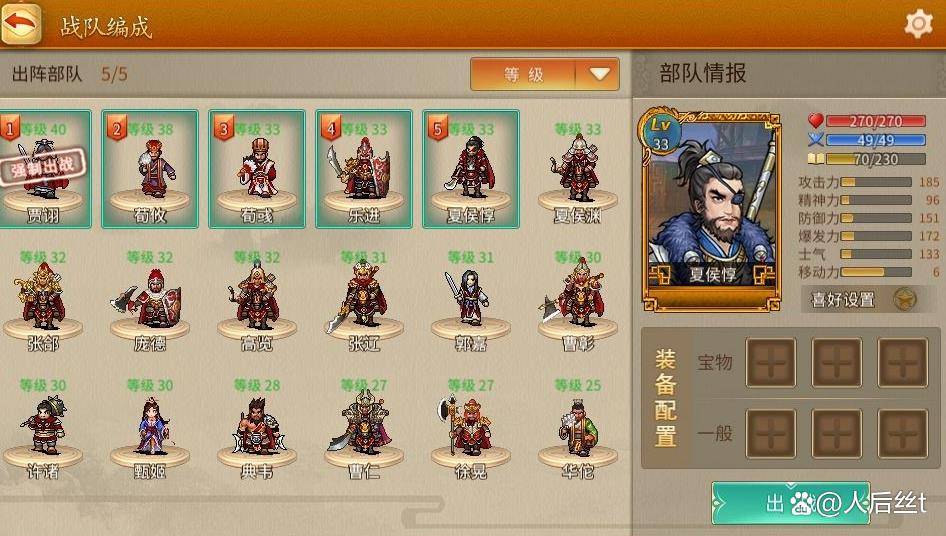Image resolution: width=946 pixels, height=536 pixels.
Task: Select general 贾诩 in slot one
Action: pos(42,170)
